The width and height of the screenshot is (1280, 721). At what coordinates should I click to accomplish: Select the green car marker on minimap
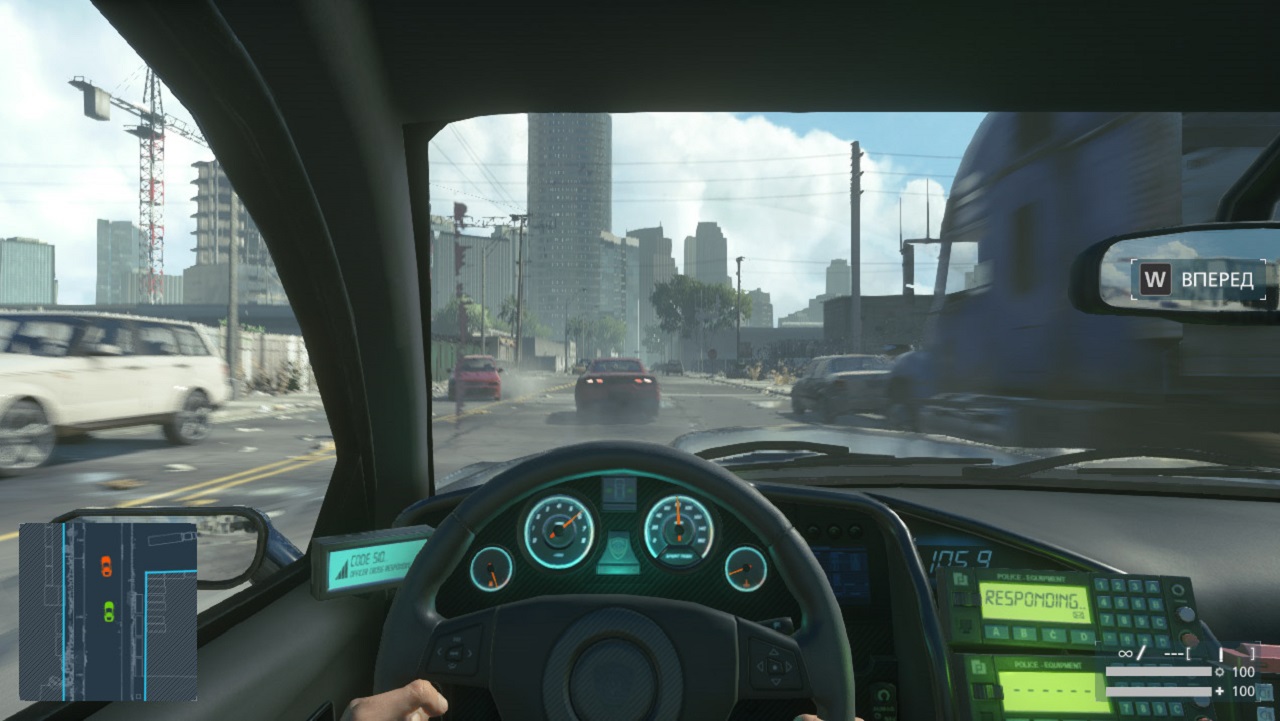click(108, 611)
